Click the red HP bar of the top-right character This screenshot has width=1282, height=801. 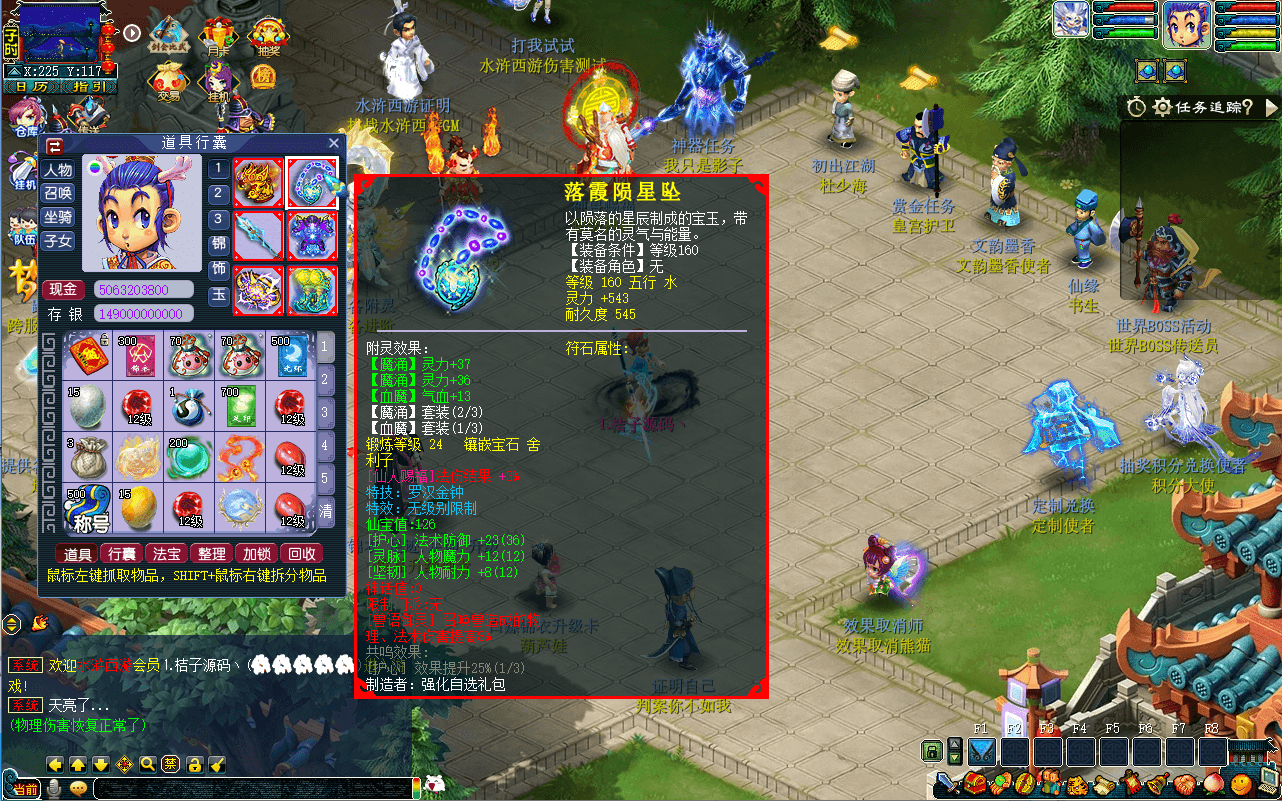coord(1250,9)
